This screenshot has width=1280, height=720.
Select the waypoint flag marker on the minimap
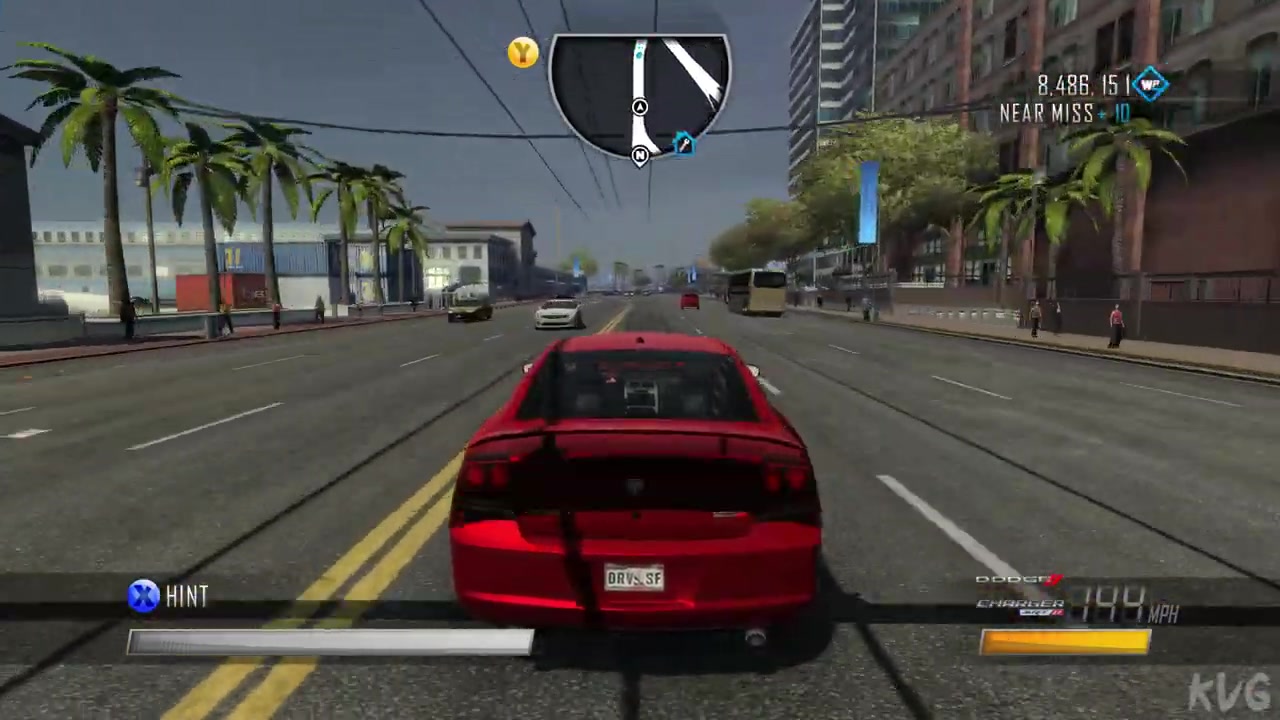pyautogui.click(x=684, y=146)
